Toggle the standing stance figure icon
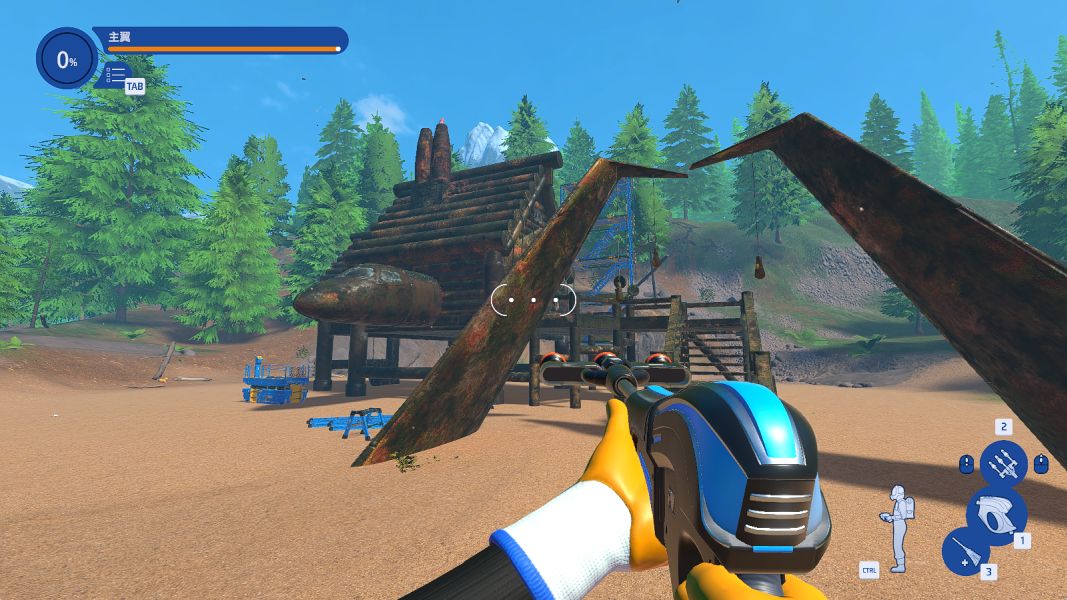Viewport: 1067px width, 600px height. [x=900, y=527]
